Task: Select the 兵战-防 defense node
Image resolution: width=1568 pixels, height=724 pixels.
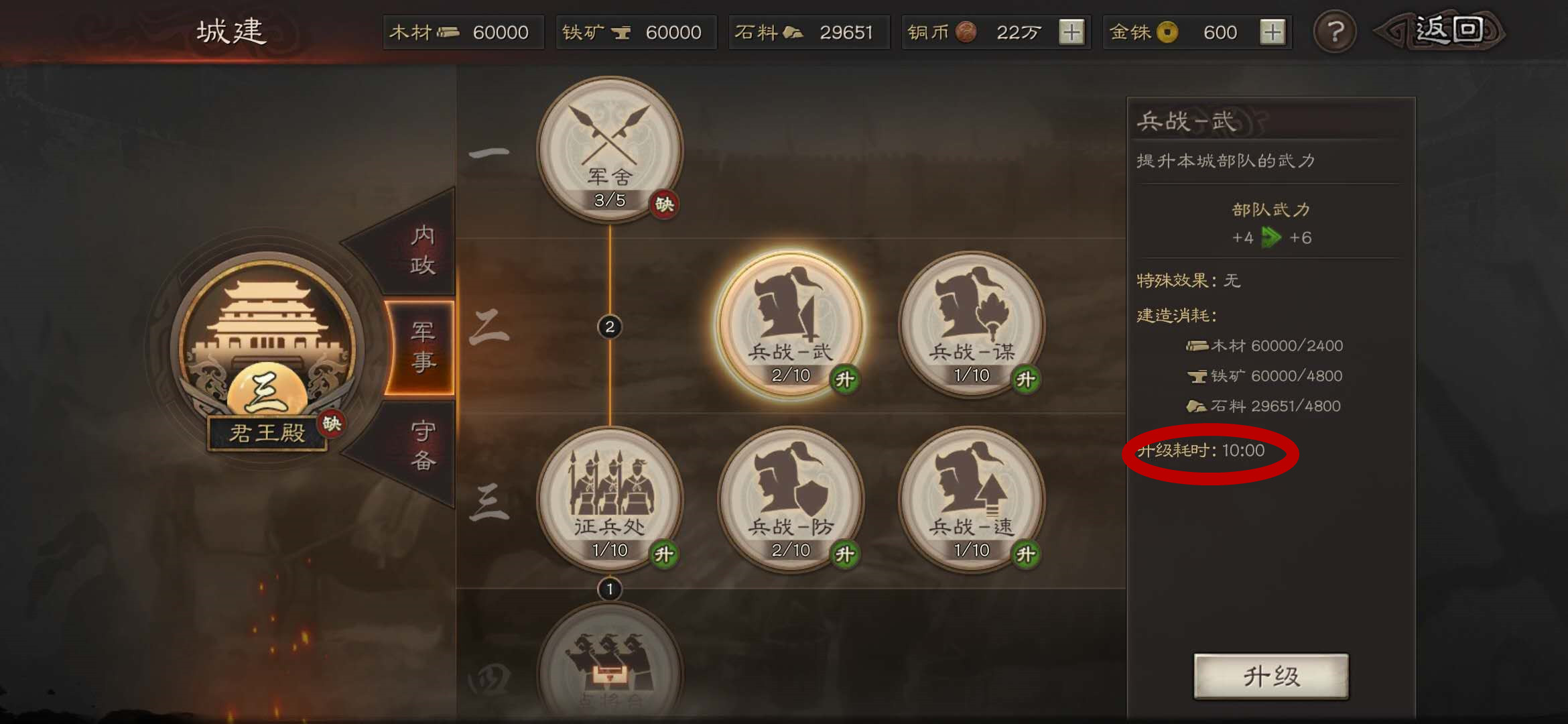Action: point(791,499)
